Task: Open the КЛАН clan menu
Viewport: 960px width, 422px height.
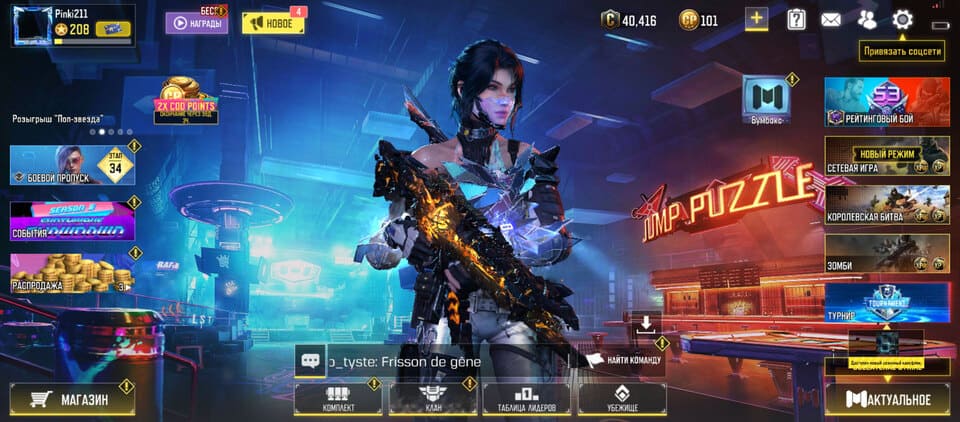Action: (x=432, y=399)
